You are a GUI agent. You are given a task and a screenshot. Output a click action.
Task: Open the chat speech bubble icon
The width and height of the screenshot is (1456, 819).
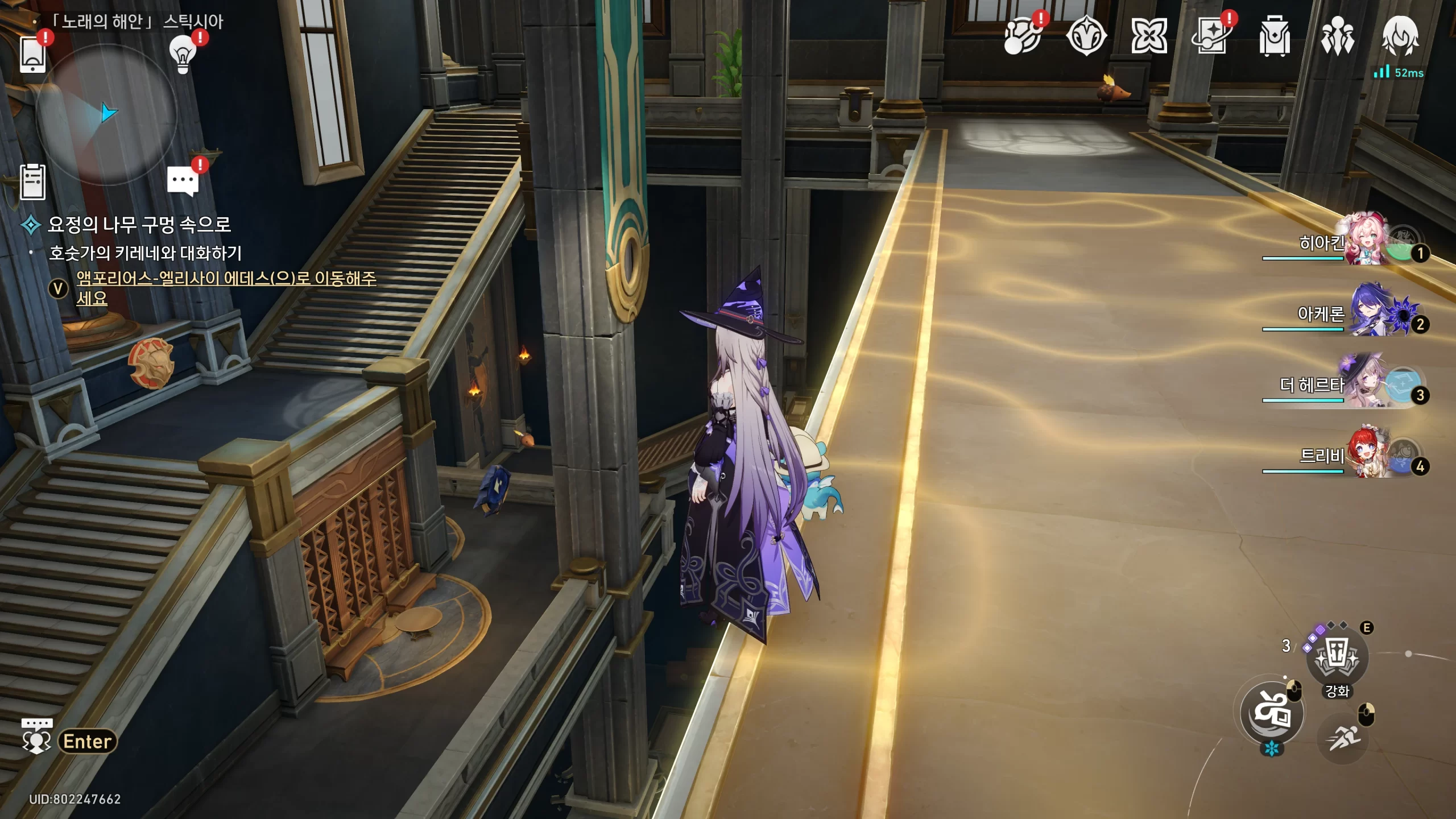click(183, 181)
